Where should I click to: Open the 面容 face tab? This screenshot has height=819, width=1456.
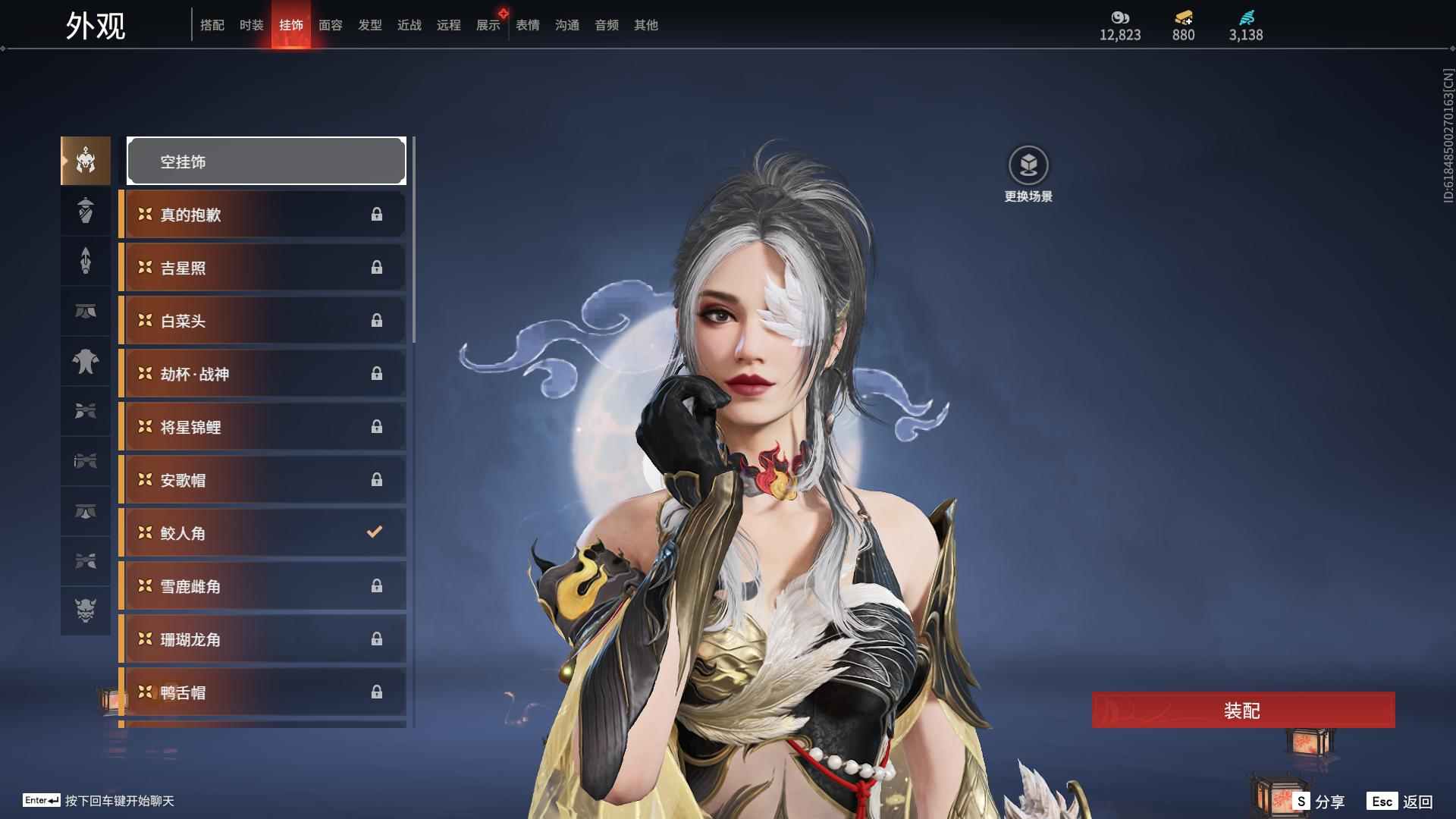330,25
